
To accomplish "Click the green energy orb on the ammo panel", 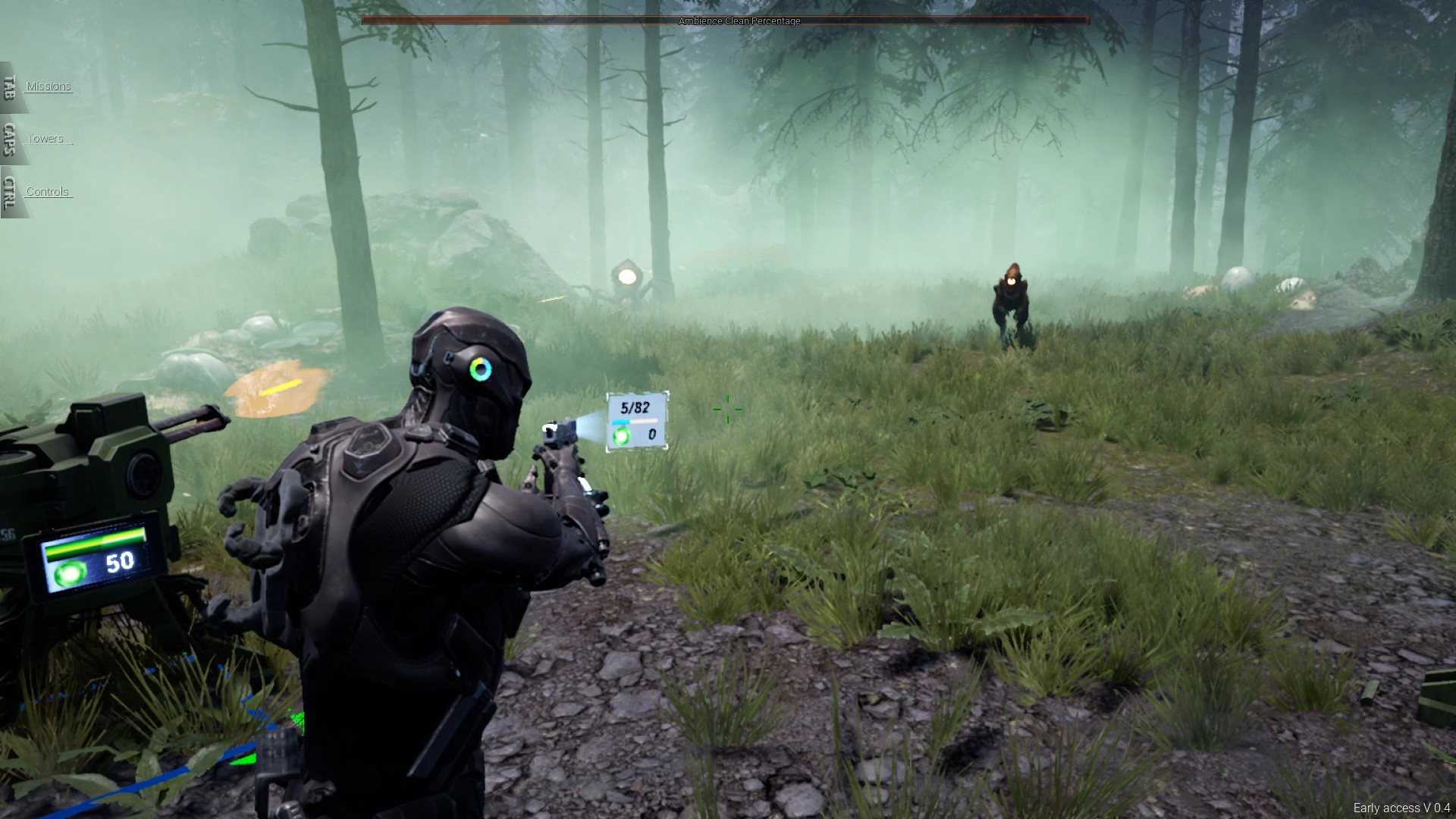I will pos(620,435).
